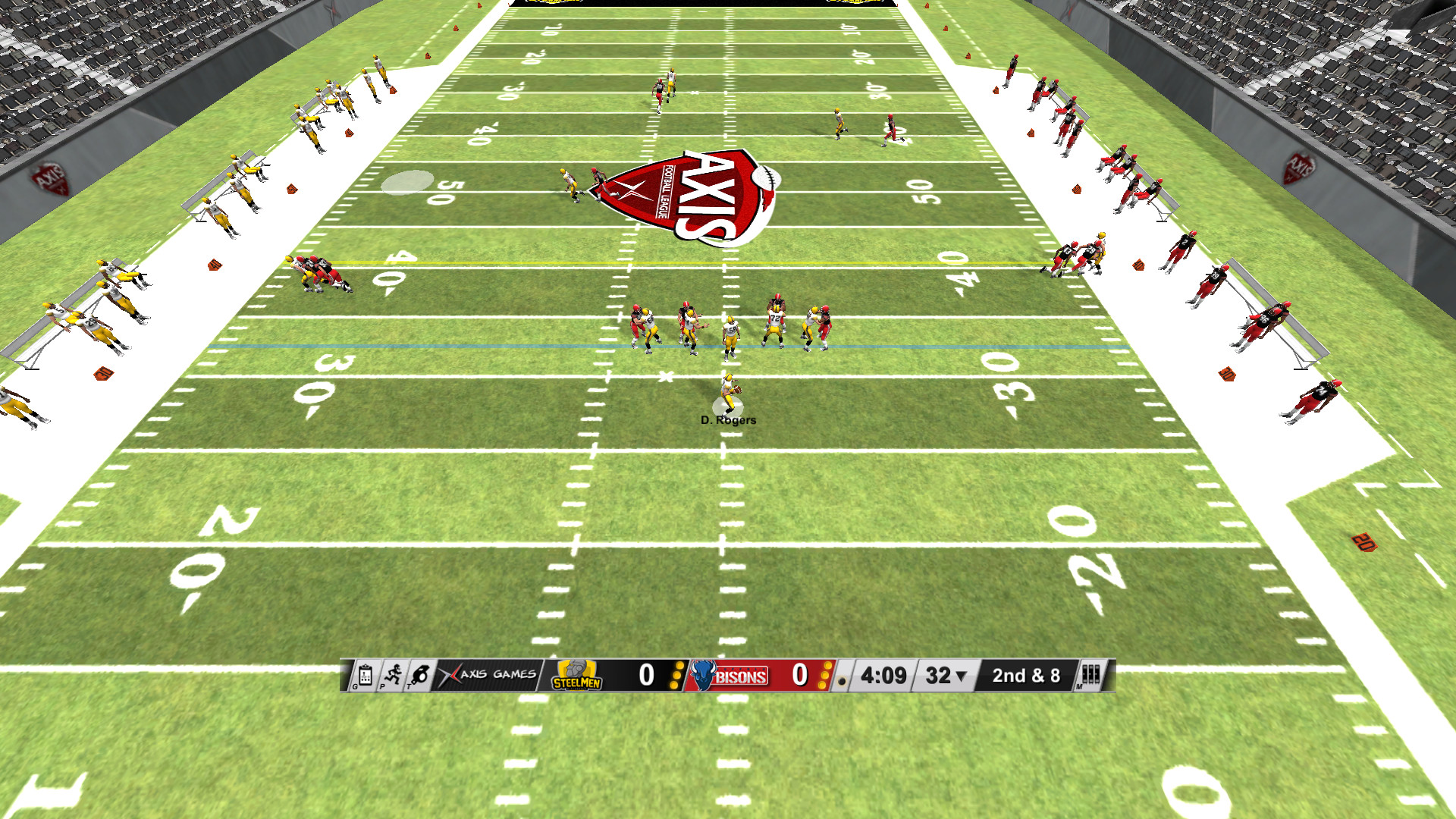Toggle the possession indicator dot near Bisons score
Image resolution: width=1456 pixels, height=819 pixels.
click(x=843, y=682)
